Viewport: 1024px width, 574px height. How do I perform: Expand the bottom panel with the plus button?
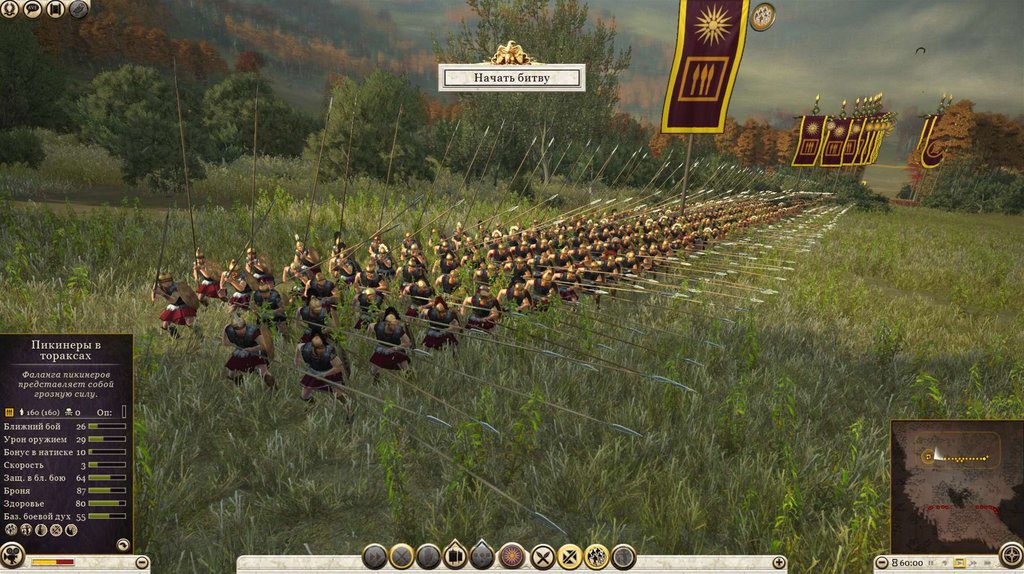click(x=779, y=563)
